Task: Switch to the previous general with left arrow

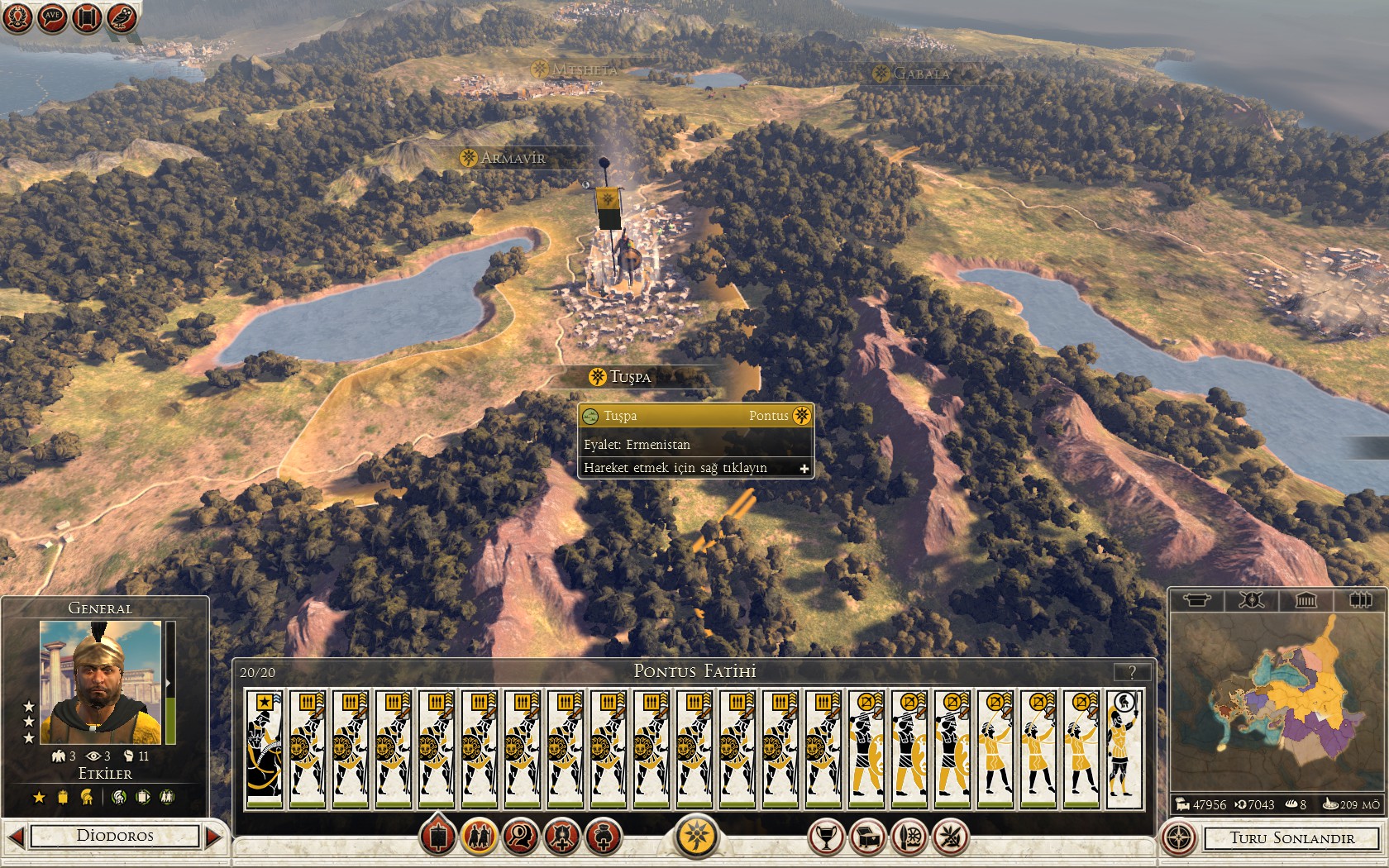Action: coord(16,837)
